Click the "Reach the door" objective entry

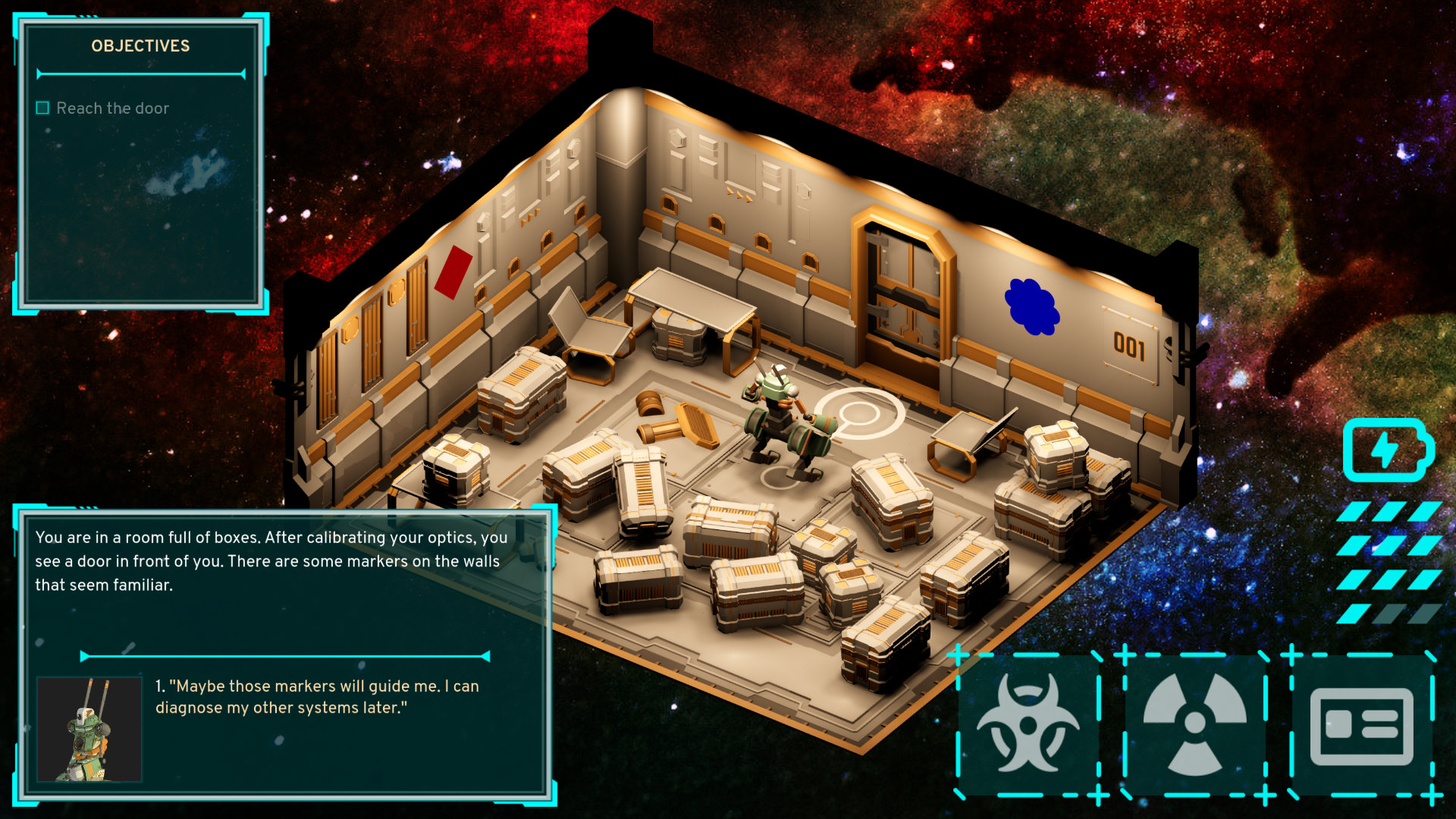pos(112,108)
